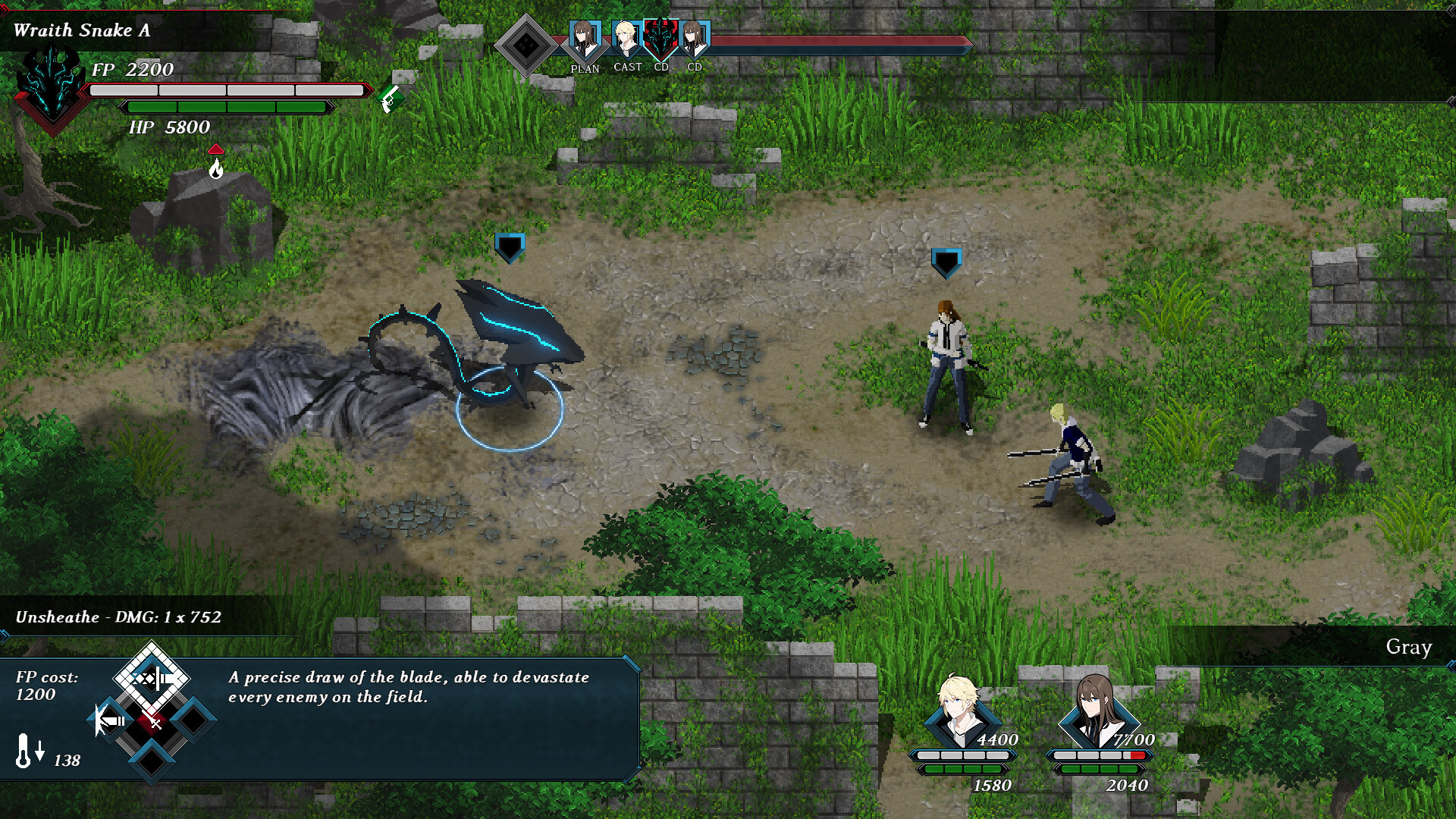Select the blond portrait labeled CAST

pyautogui.click(x=626, y=39)
